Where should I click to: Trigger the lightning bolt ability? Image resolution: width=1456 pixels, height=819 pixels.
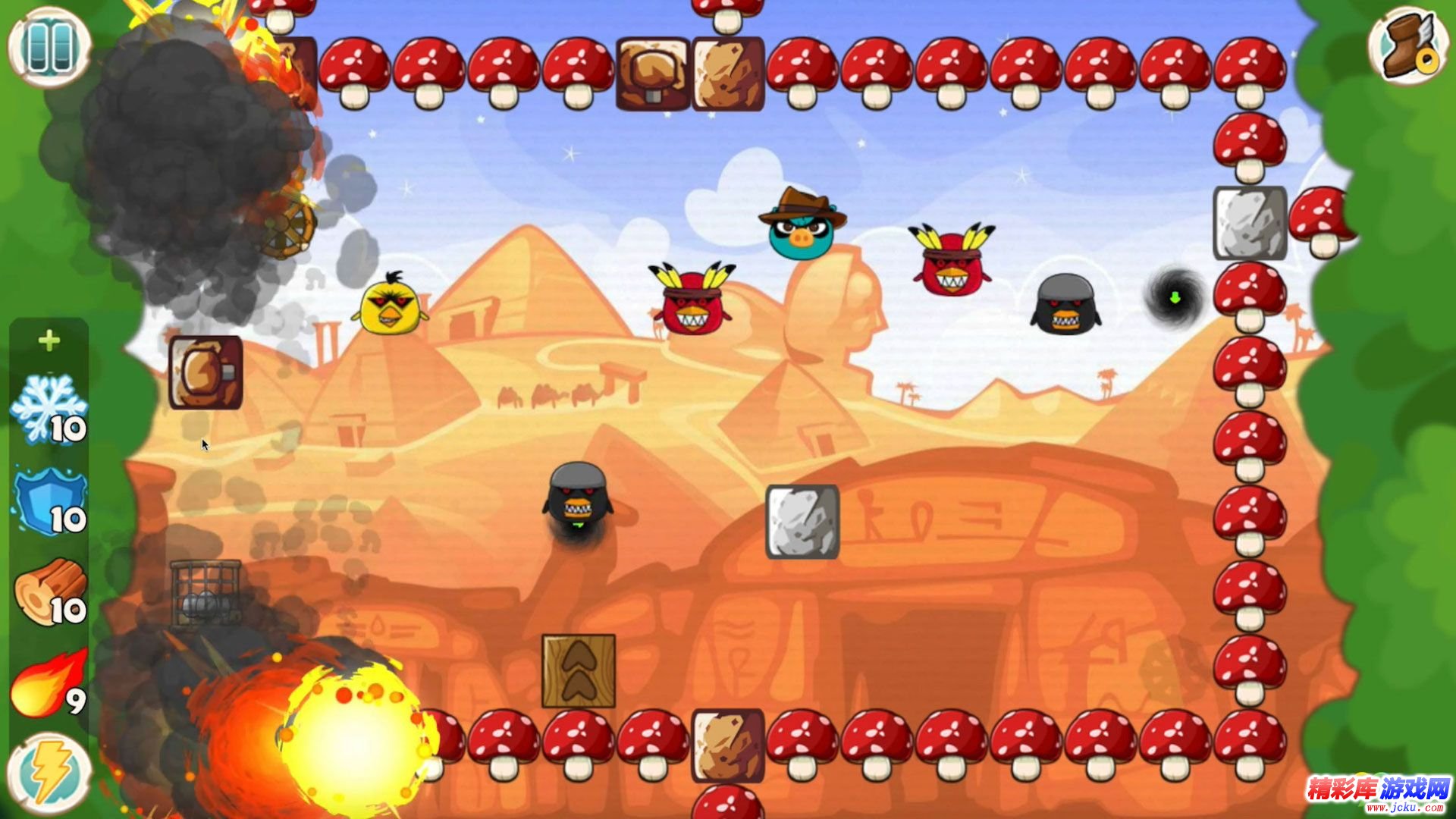(x=49, y=772)
